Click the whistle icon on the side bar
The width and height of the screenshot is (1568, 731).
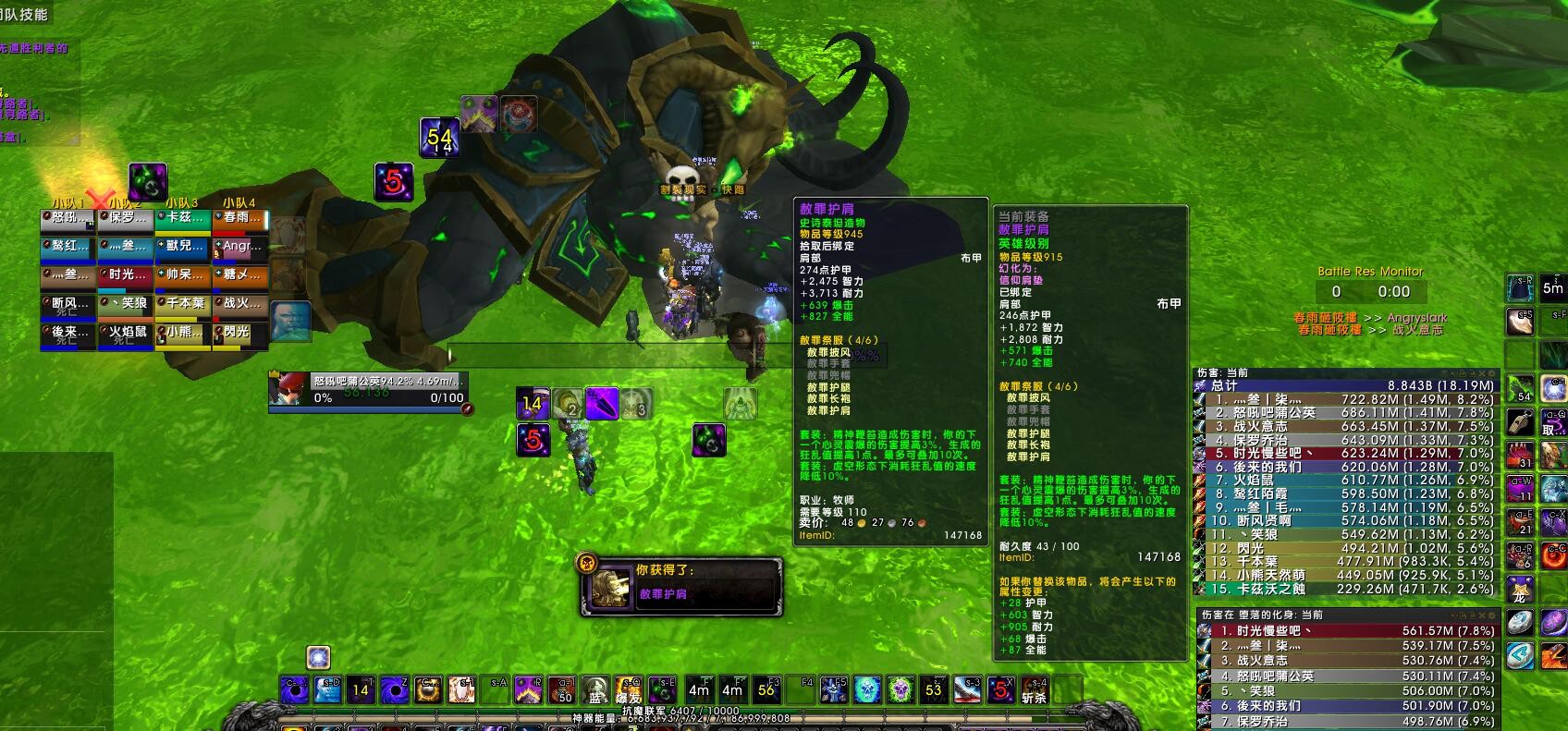coord(1520,421)
